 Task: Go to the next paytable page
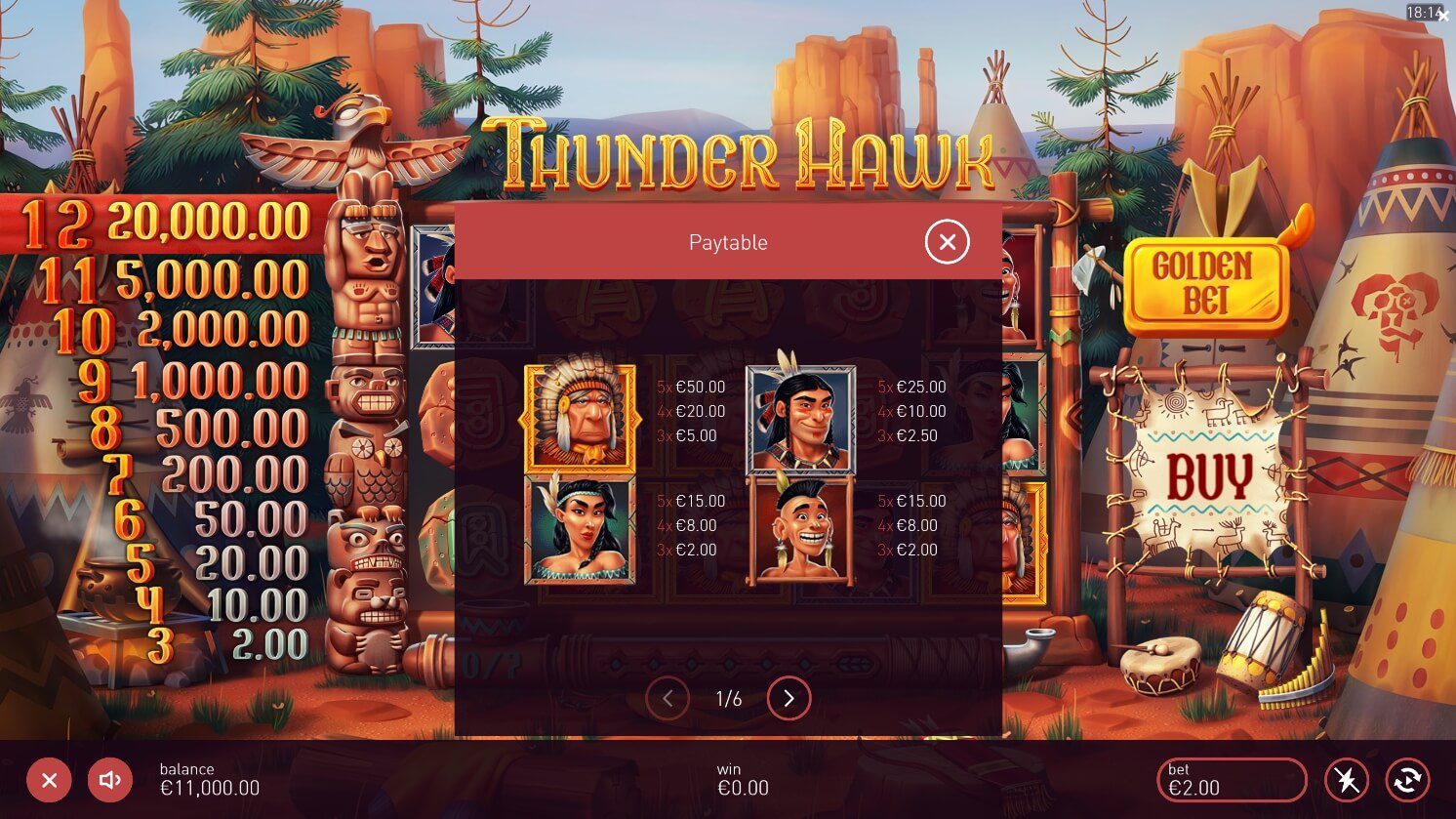(789, 699)
